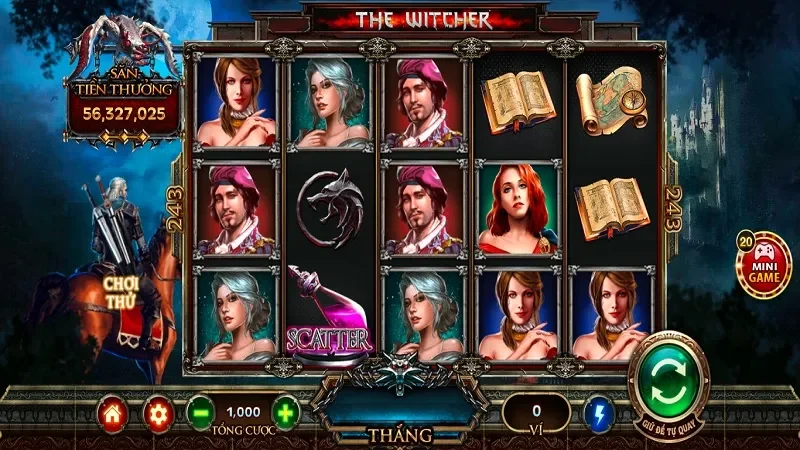Image resolution: width=800 pixels, height=450 pixels.
Task: Open the Săn Tiền Thưởng jackpot panel
Action: point(124,100)
